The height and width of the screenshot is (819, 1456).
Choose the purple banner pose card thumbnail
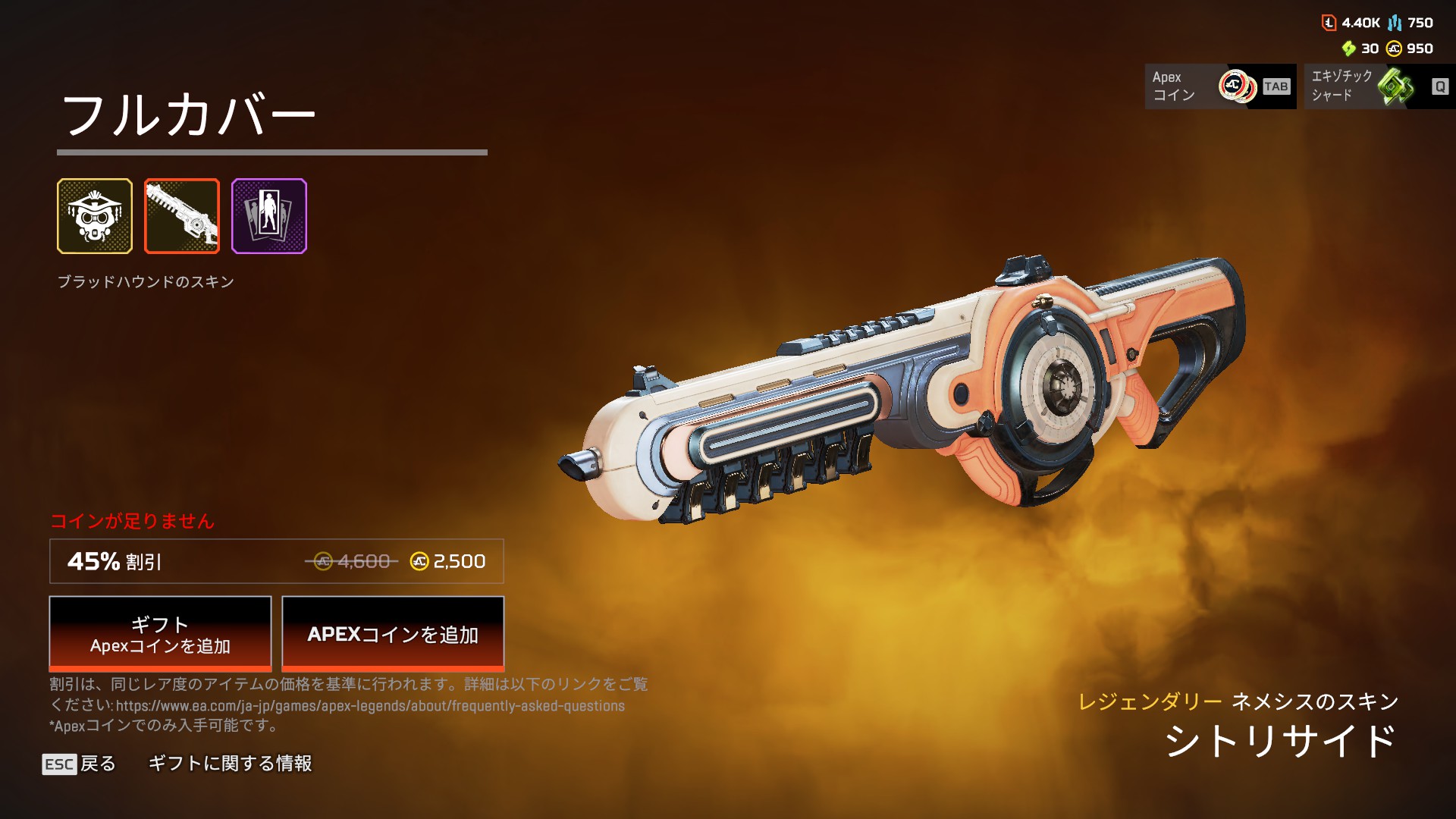pos(269,216)
